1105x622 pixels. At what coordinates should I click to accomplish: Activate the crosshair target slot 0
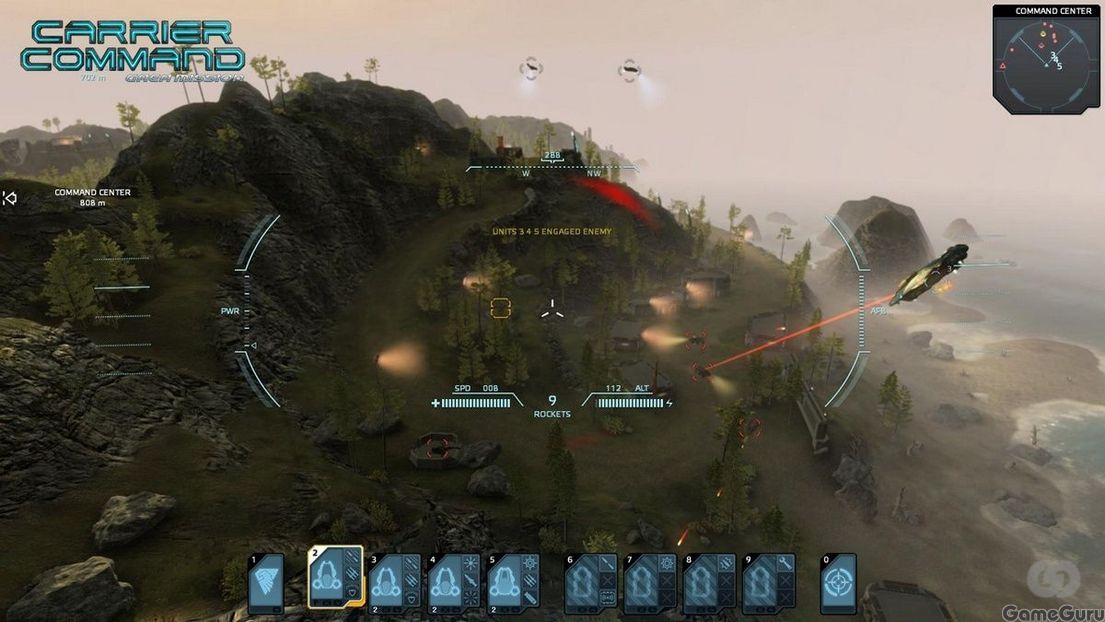click(838, 583)
